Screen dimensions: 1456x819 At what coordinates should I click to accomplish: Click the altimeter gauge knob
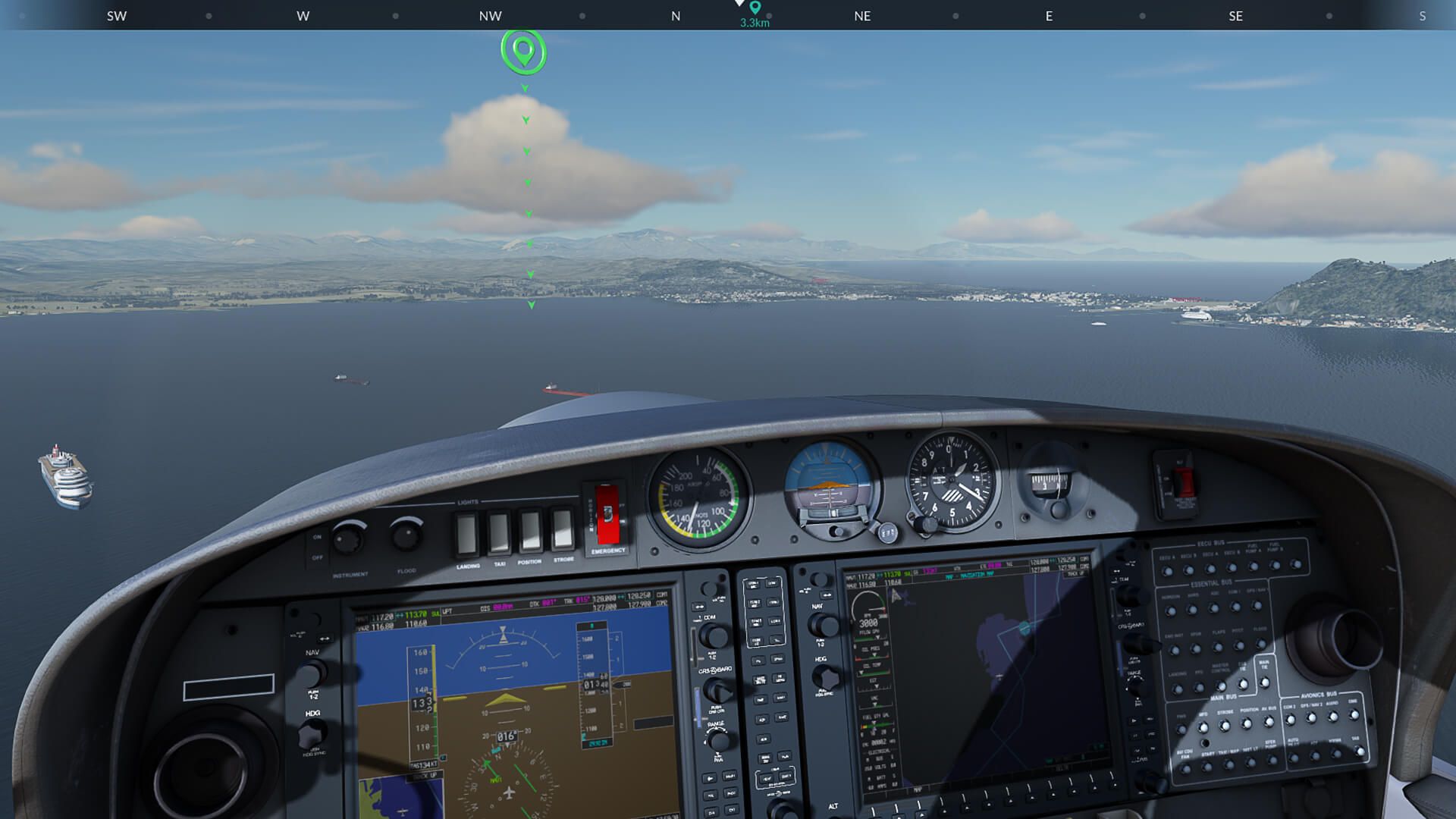[927, 524]
